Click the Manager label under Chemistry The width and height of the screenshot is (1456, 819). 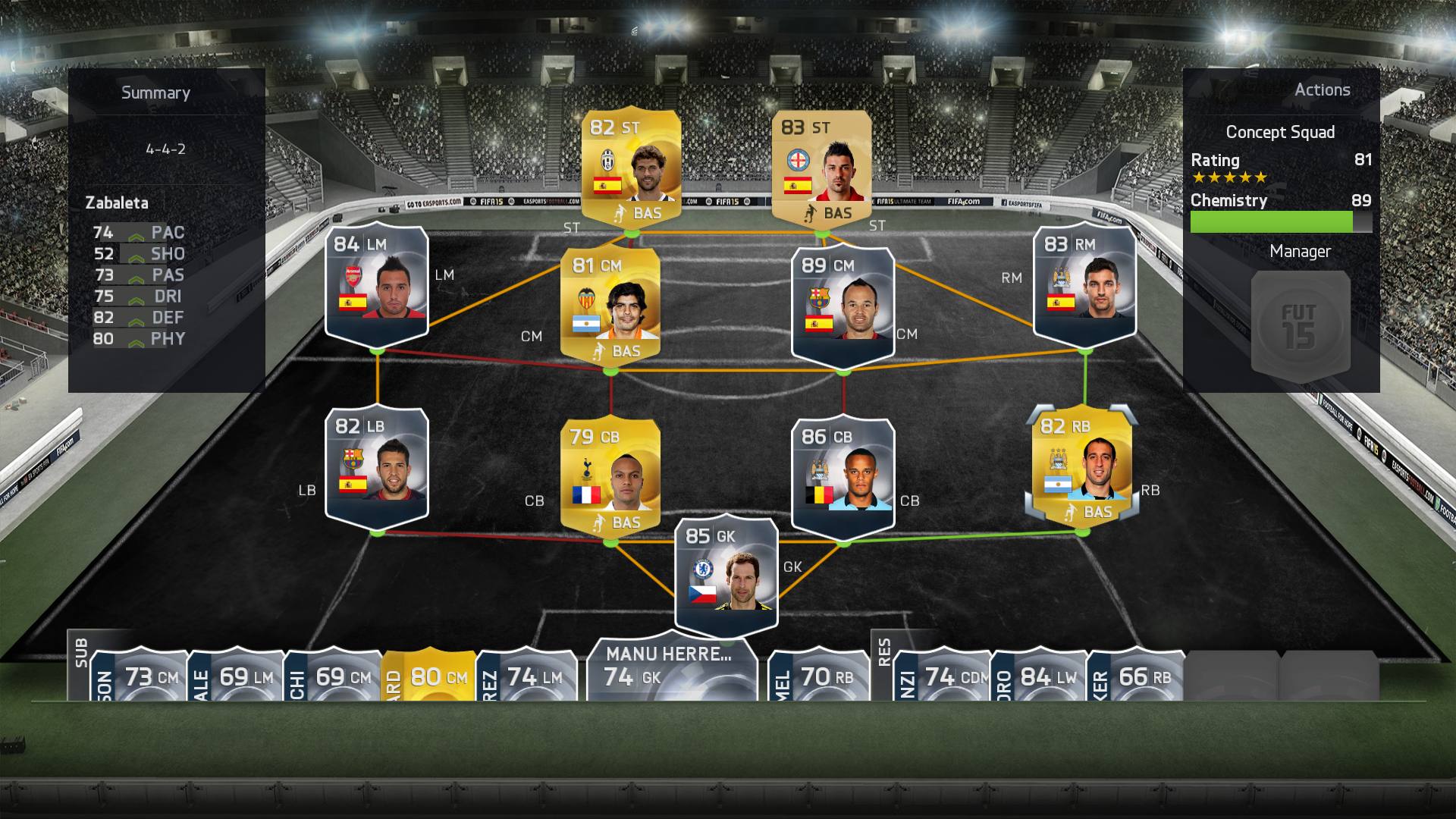tap(1302, 251)
